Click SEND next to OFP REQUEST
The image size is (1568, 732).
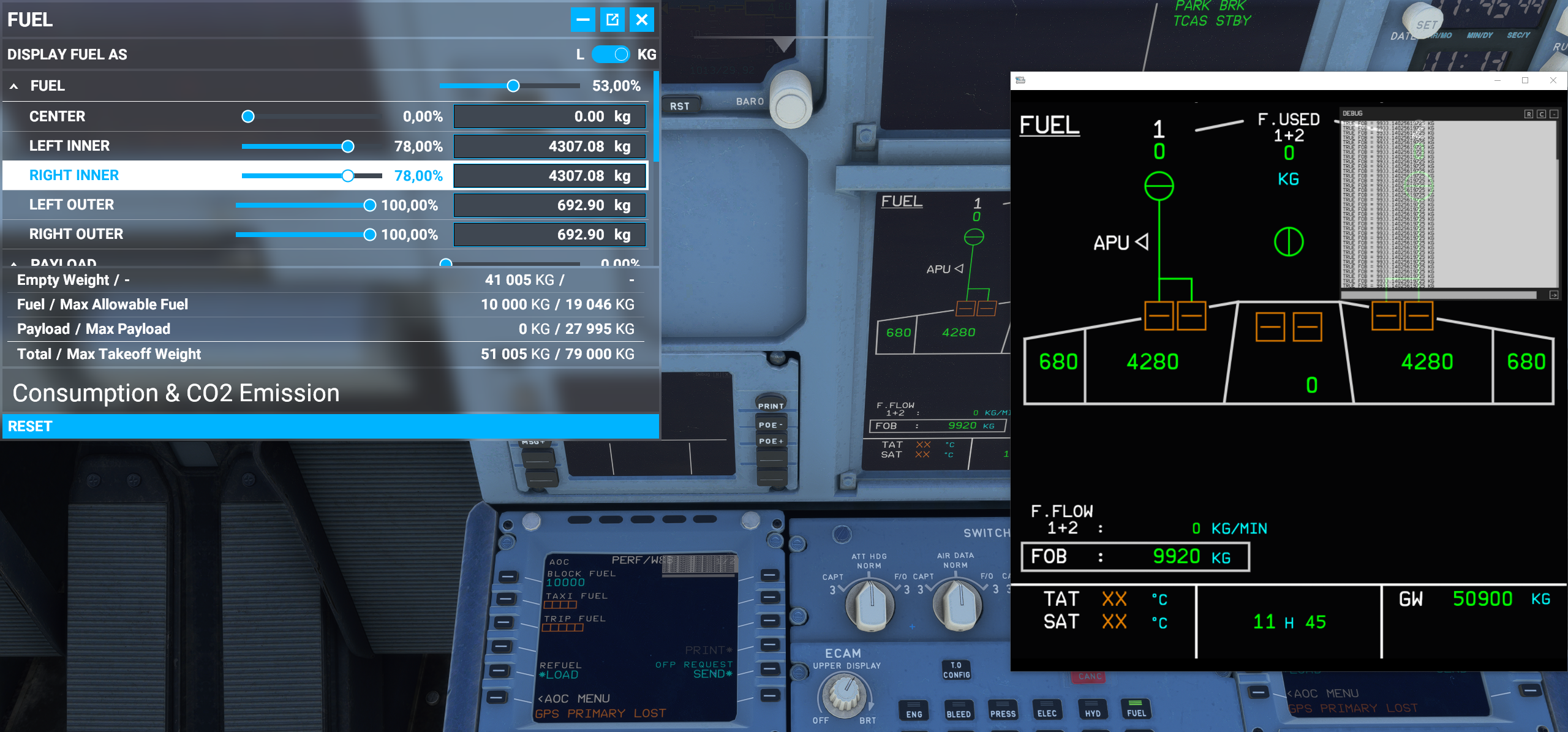pos(712,673)
